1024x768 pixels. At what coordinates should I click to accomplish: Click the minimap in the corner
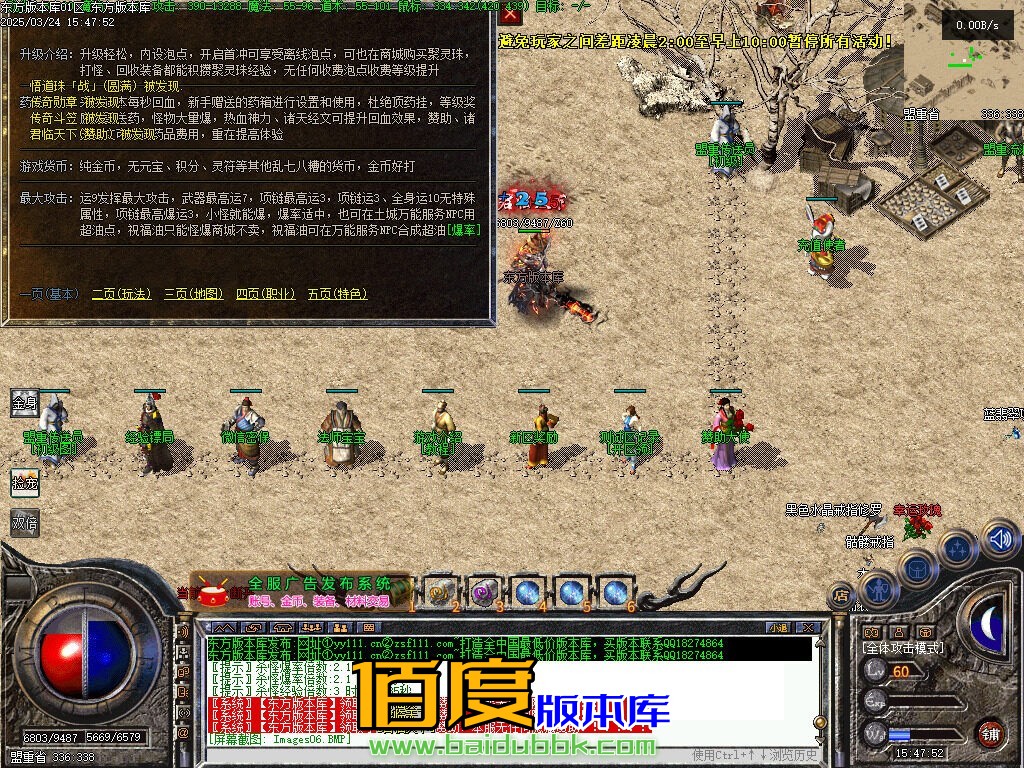962,60
